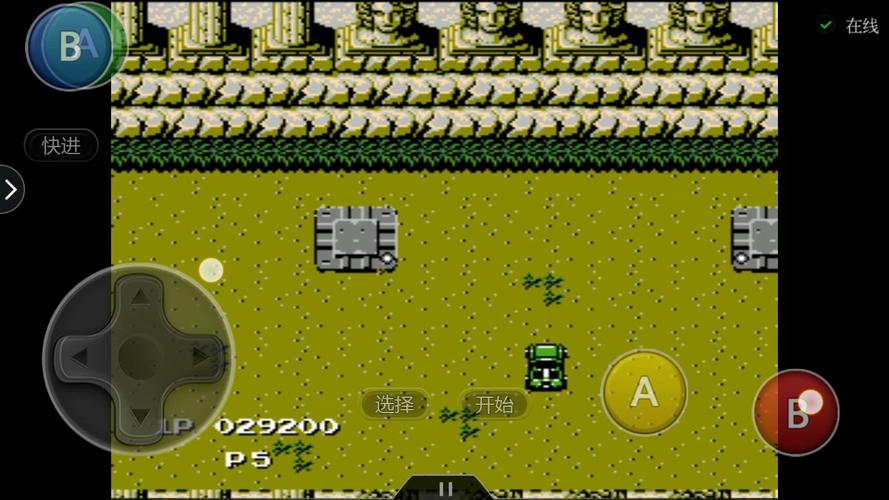This screenshot has width=889, height=500.
Task: Tap the red B button
Action: 796,413
